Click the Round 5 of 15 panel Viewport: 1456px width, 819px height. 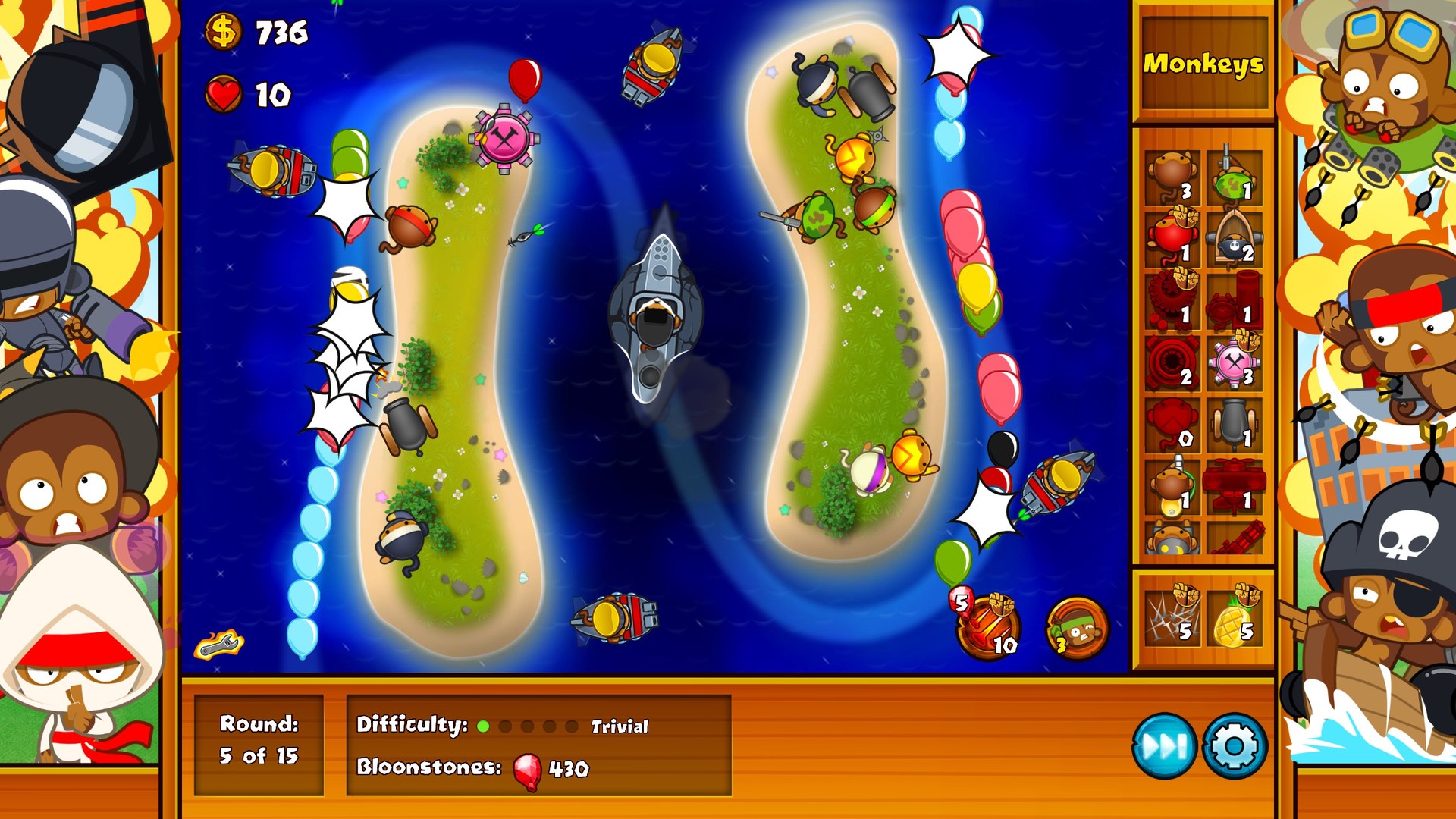point(258,737)
